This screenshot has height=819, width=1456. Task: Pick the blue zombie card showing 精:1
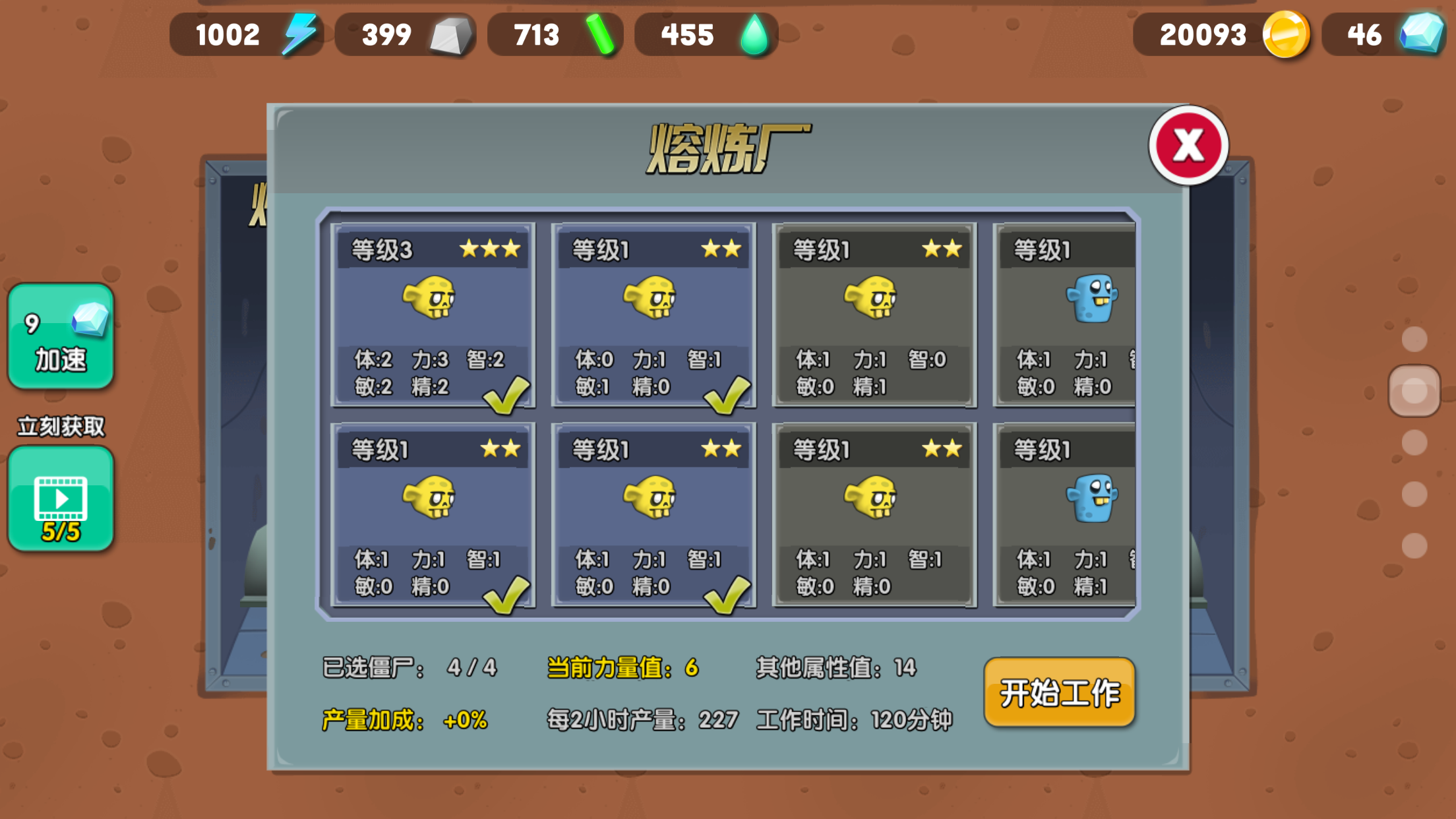[1066, 515]
